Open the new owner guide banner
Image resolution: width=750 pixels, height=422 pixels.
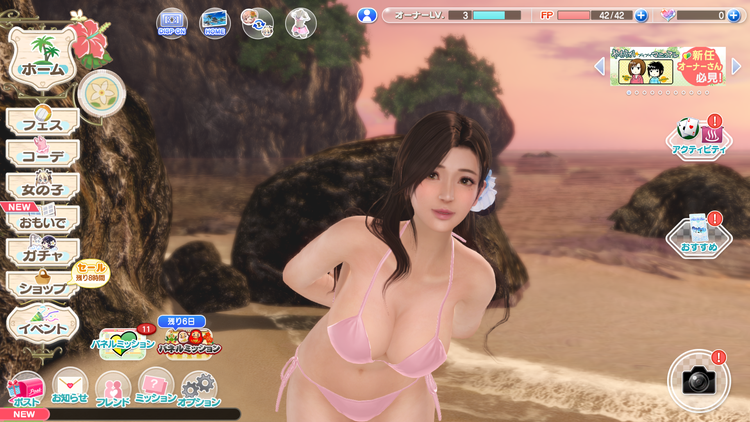tap(666, 67)
